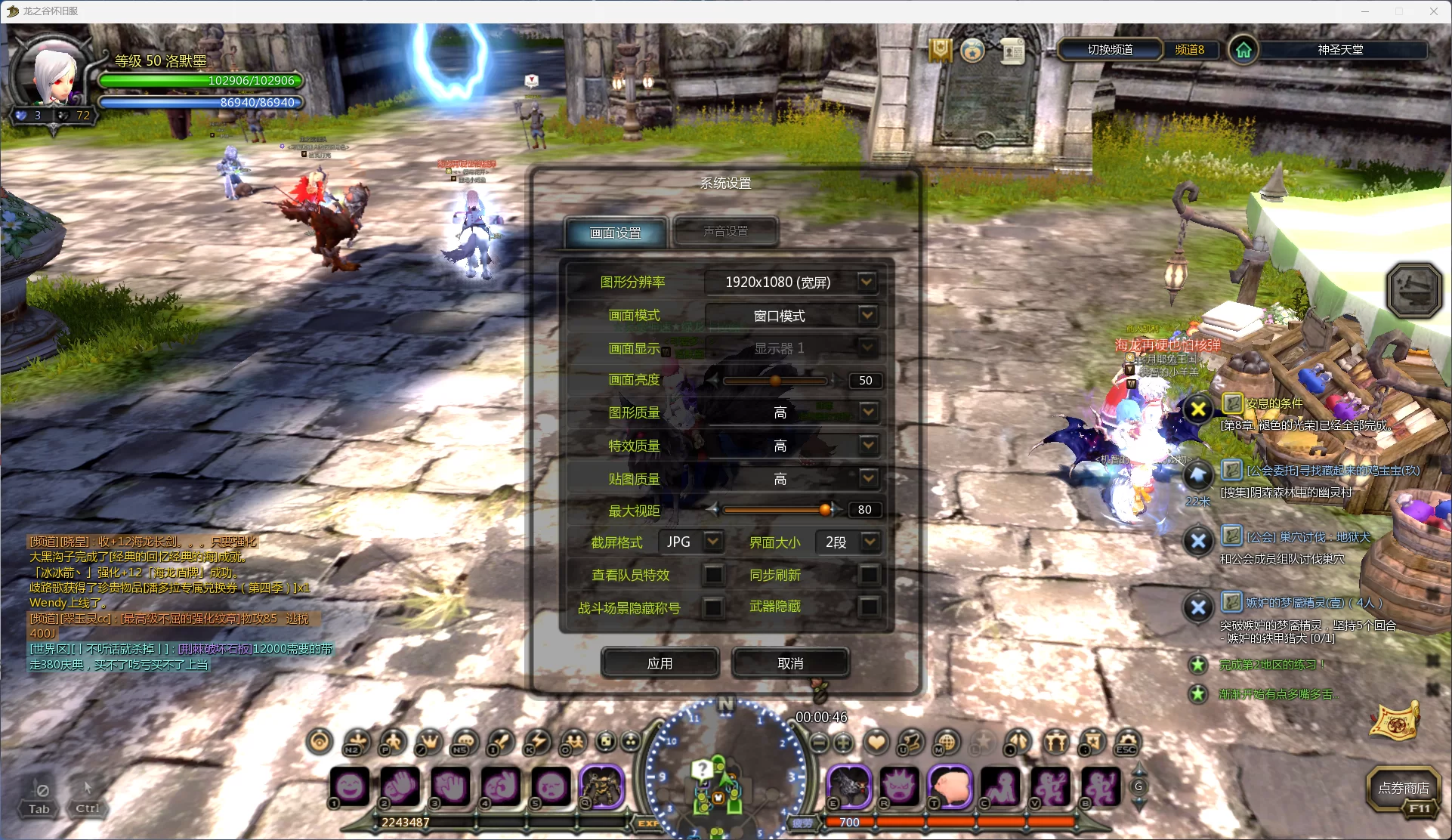Open the 图形分辨率 resolution dropdown

point(867,282)
